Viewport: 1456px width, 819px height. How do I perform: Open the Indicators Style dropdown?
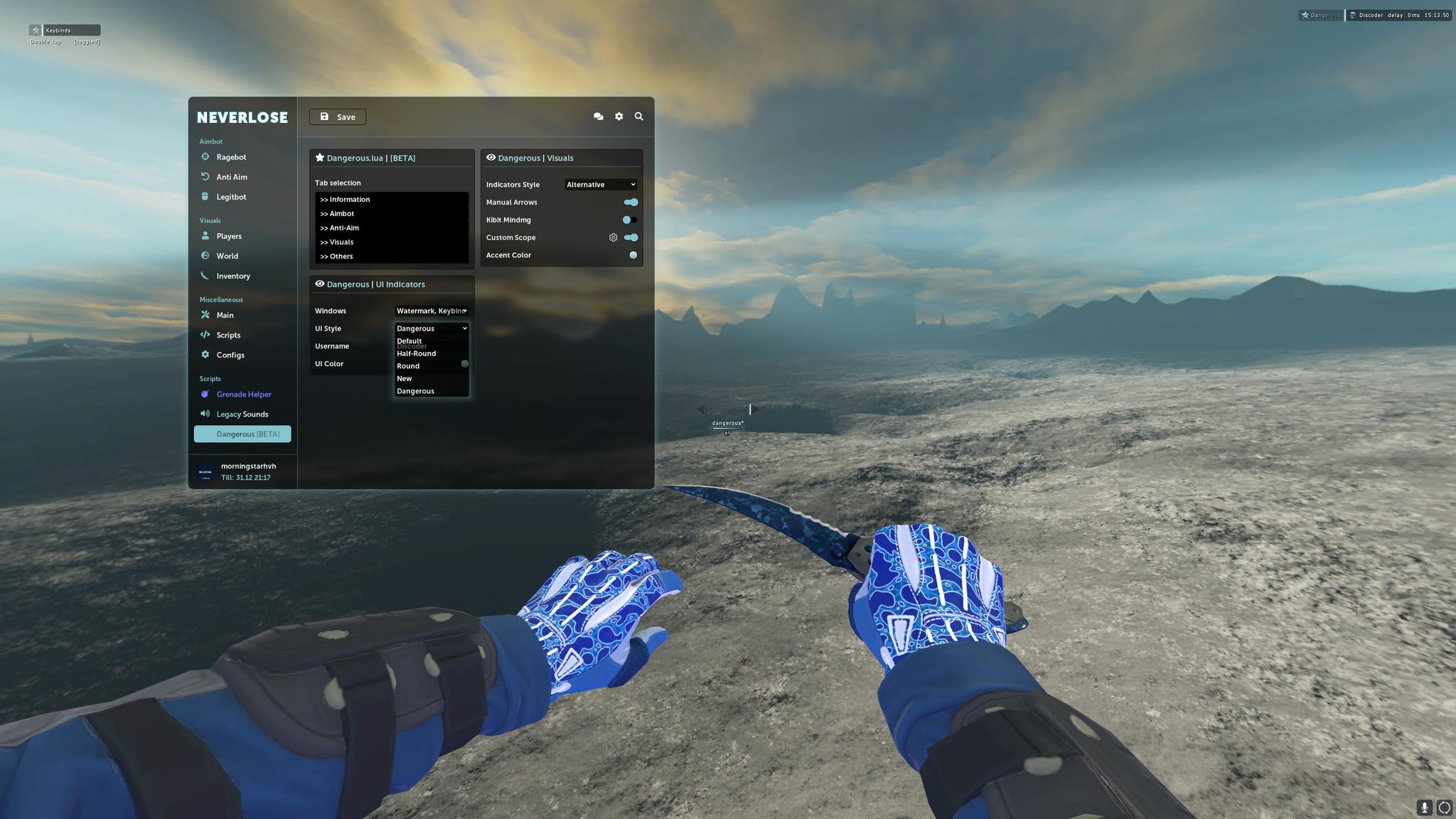600,184
